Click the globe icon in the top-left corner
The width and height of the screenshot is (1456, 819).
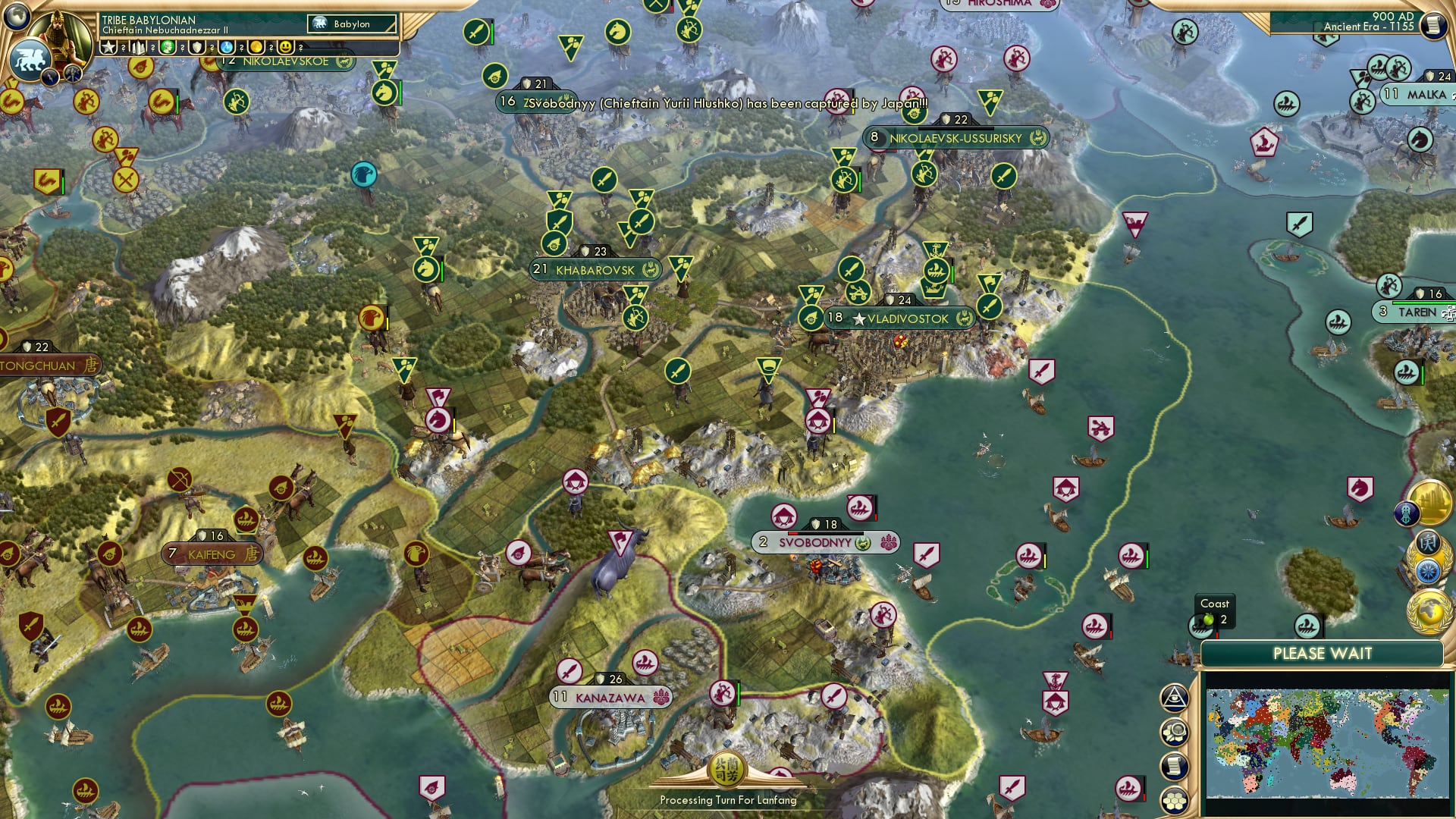[16, 18]
